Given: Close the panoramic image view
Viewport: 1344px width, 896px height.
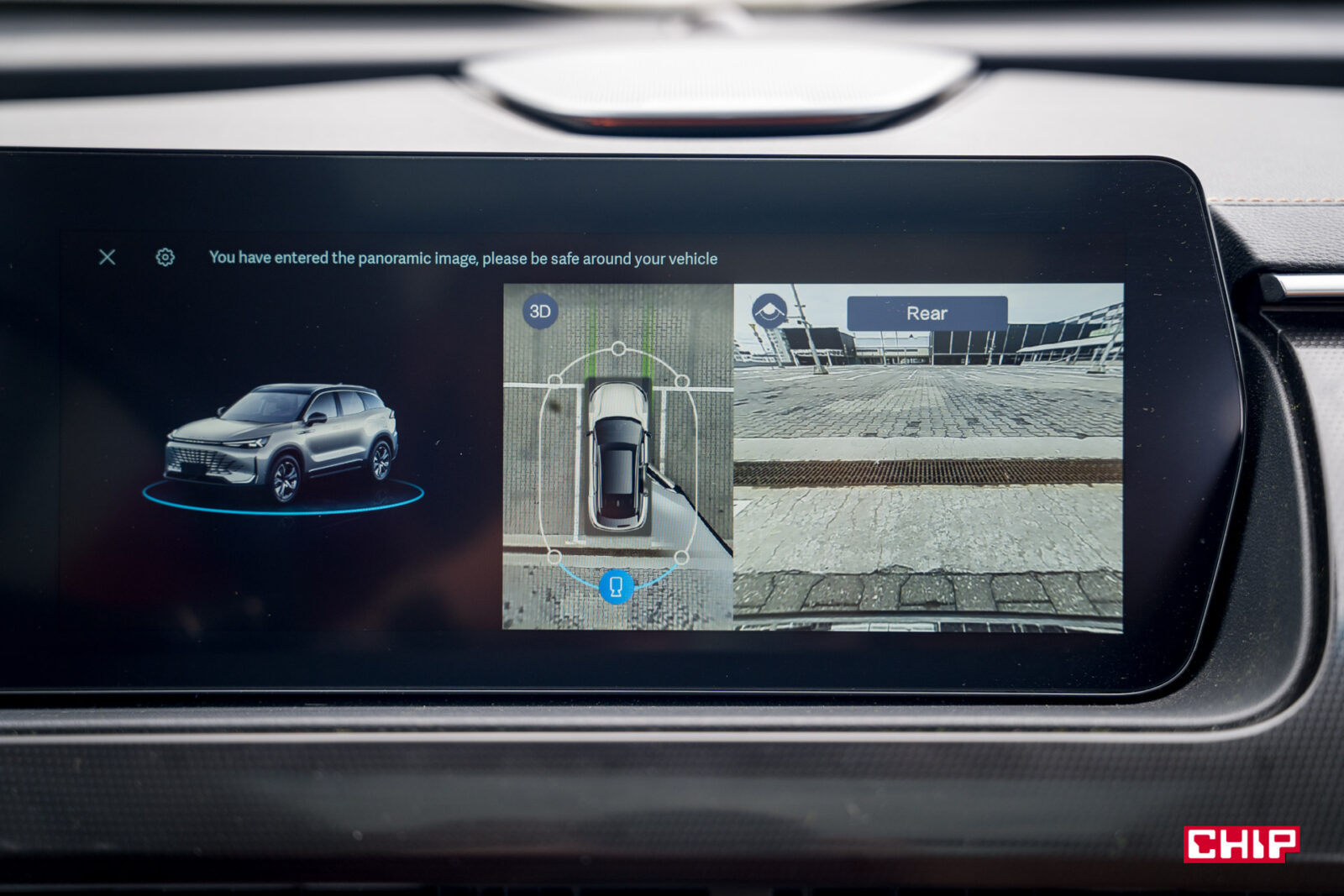Looking at the screenshot, I should (x=108, y=257).
